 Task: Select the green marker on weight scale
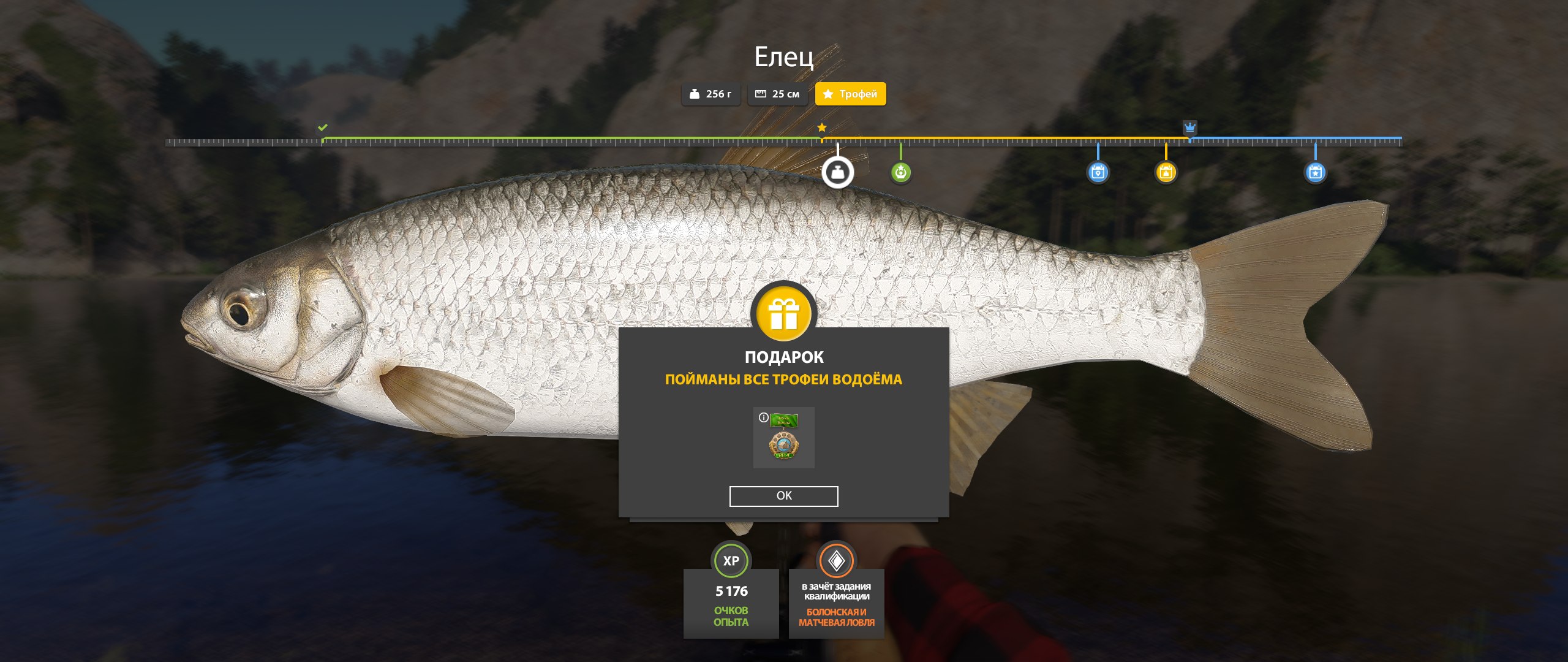900,172
